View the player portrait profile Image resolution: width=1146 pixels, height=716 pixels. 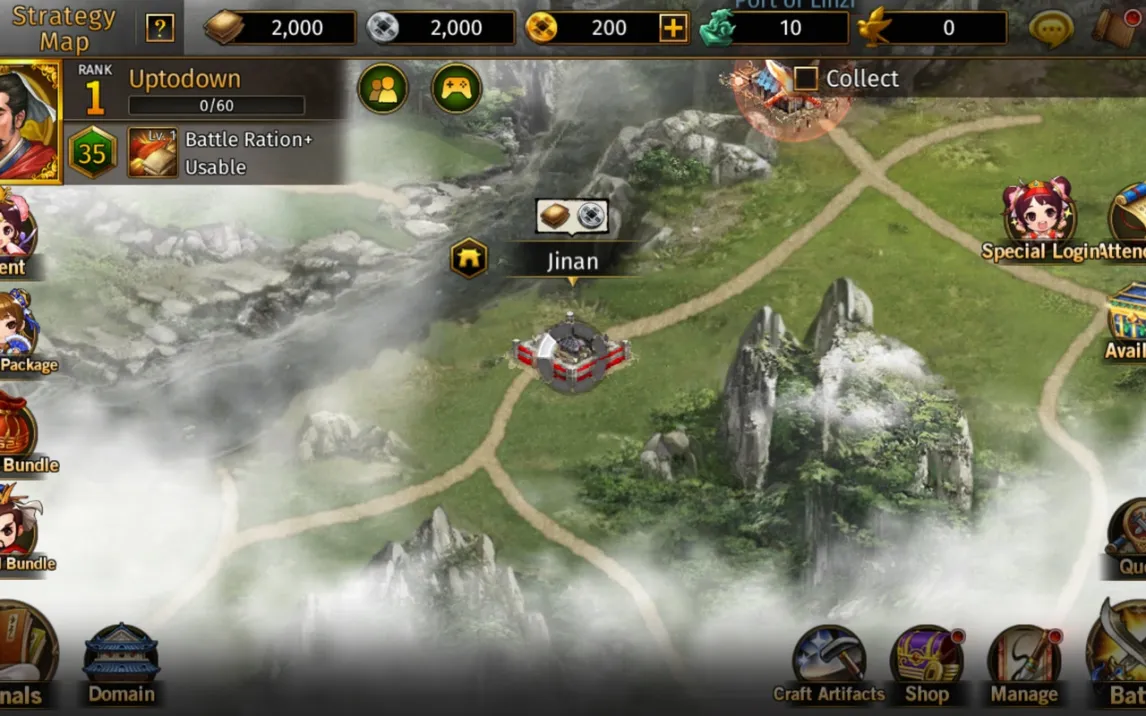29,122
